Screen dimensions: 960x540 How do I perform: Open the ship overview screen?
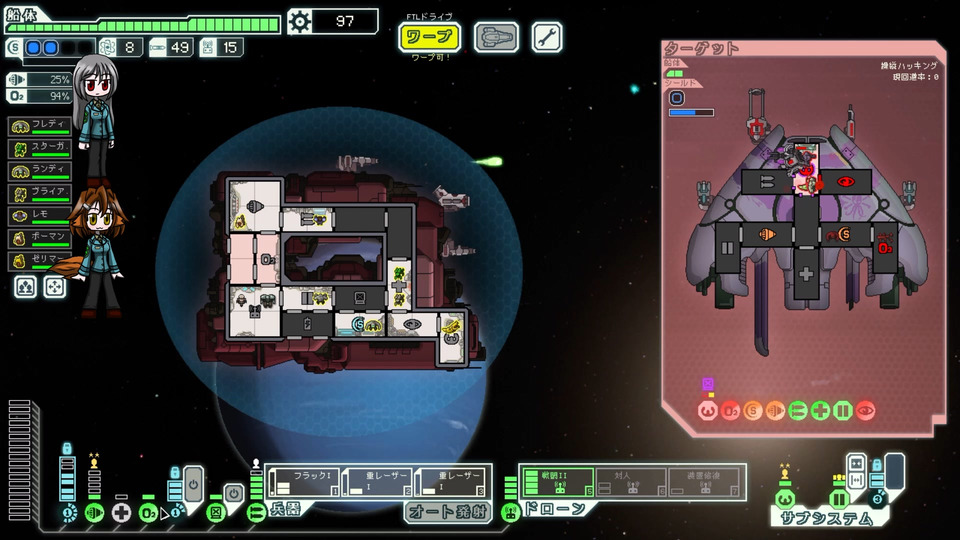point(496,38)
